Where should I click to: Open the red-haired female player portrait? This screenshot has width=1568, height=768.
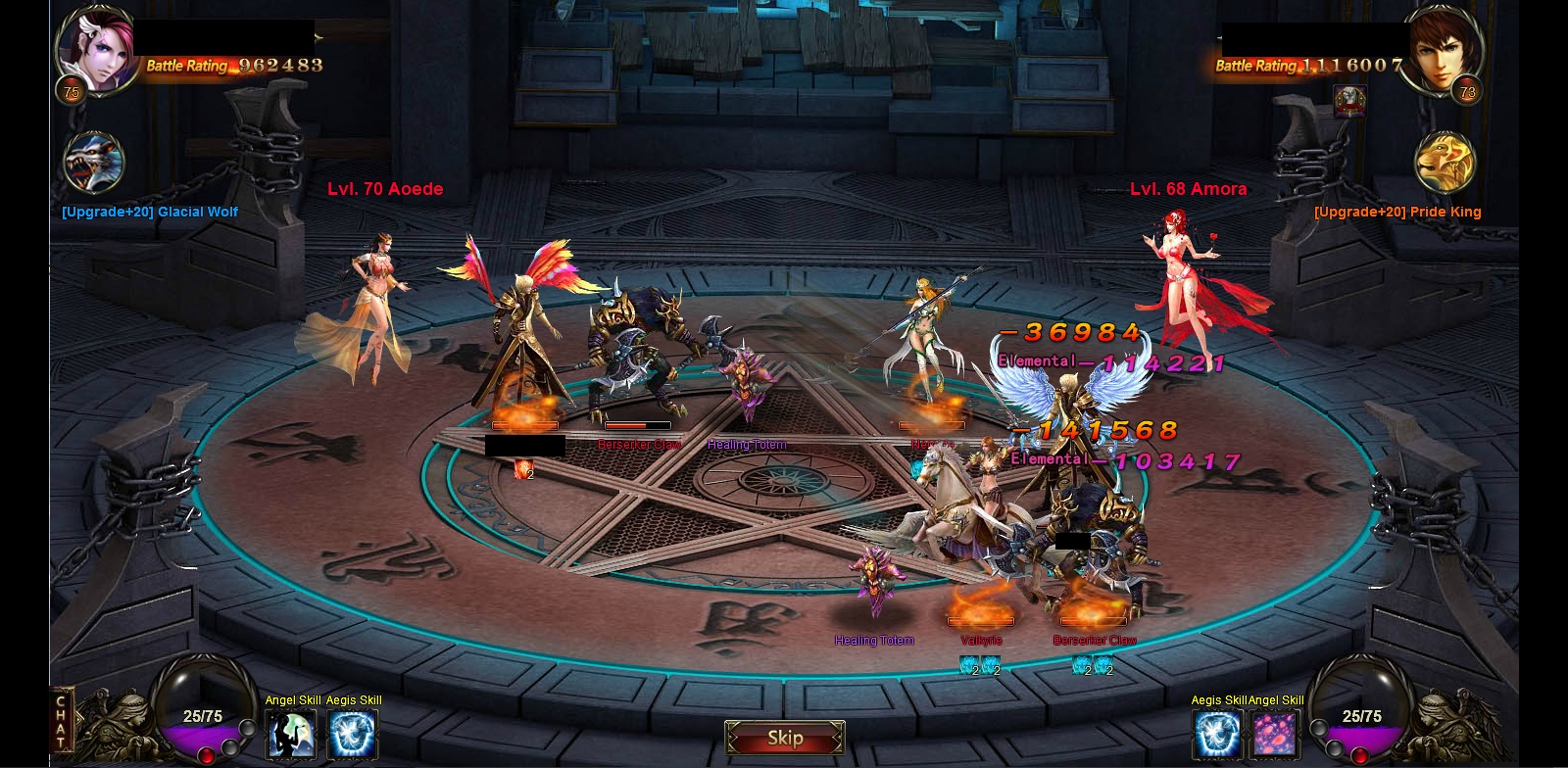click(x=96, y=49)
